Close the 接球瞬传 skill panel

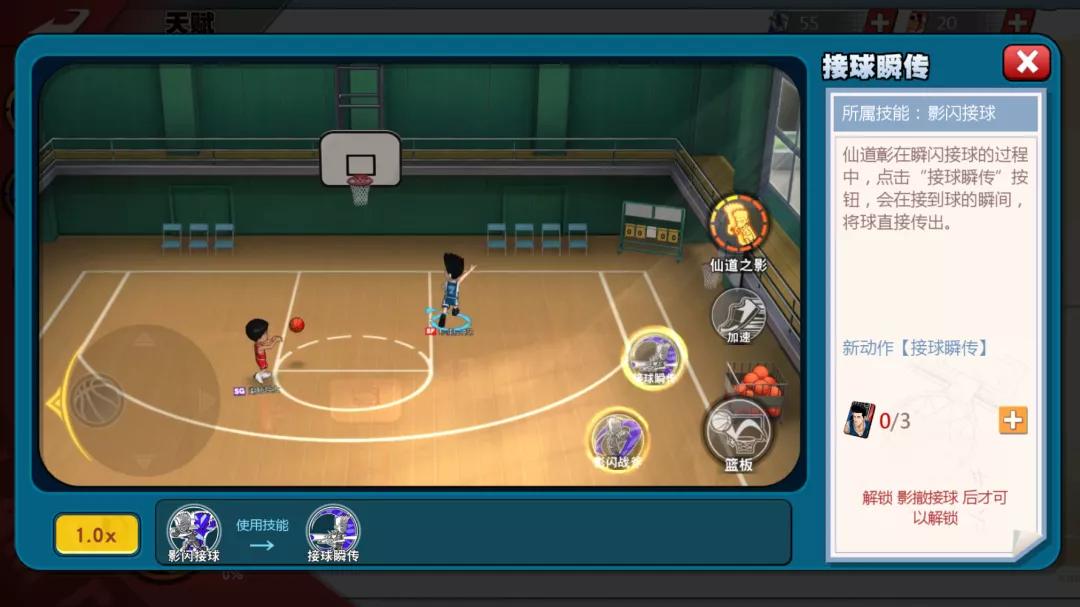point(1026,63)
